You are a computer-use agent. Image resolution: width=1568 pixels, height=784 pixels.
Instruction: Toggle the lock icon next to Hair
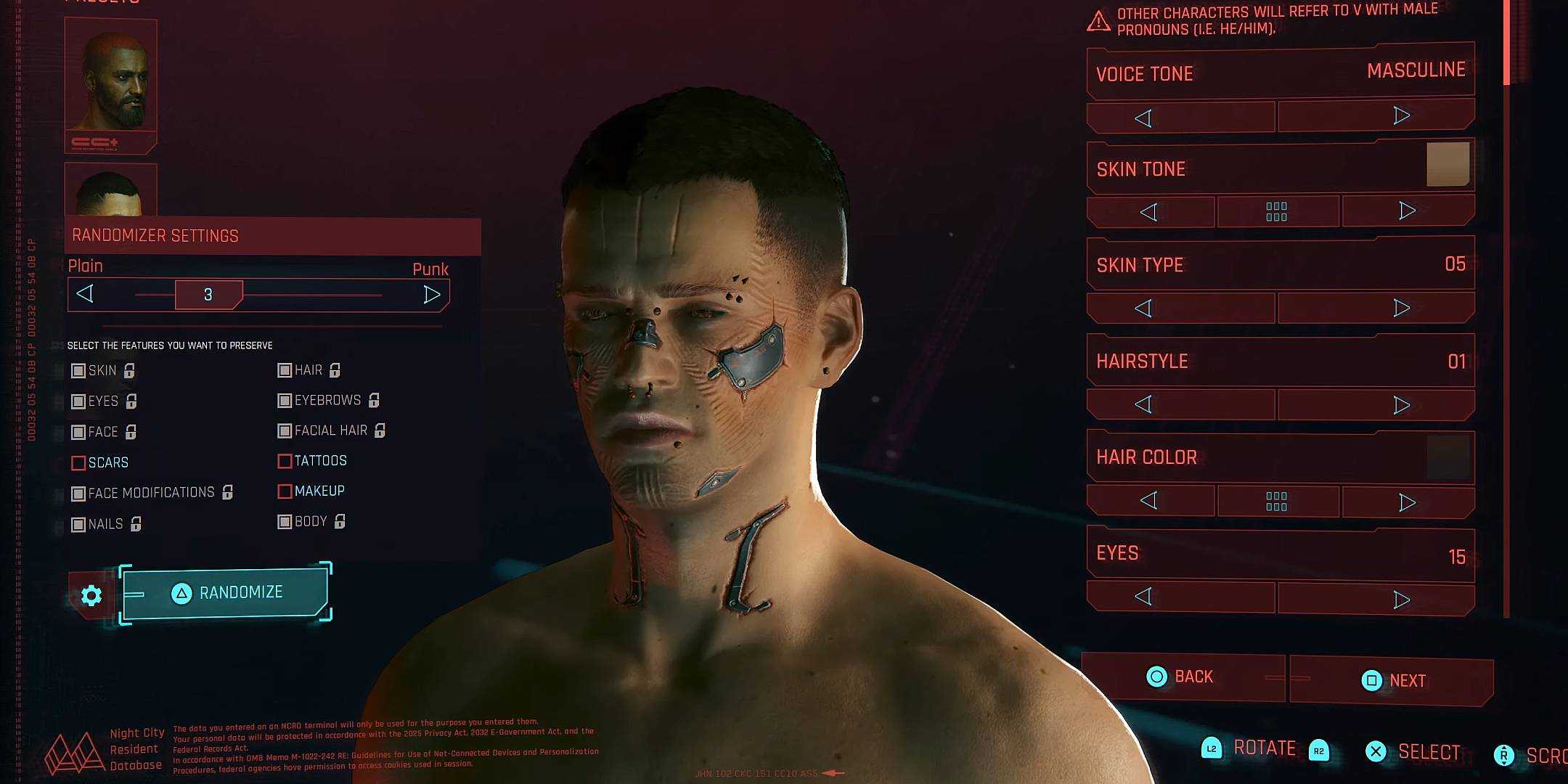(x=333, y=370)
